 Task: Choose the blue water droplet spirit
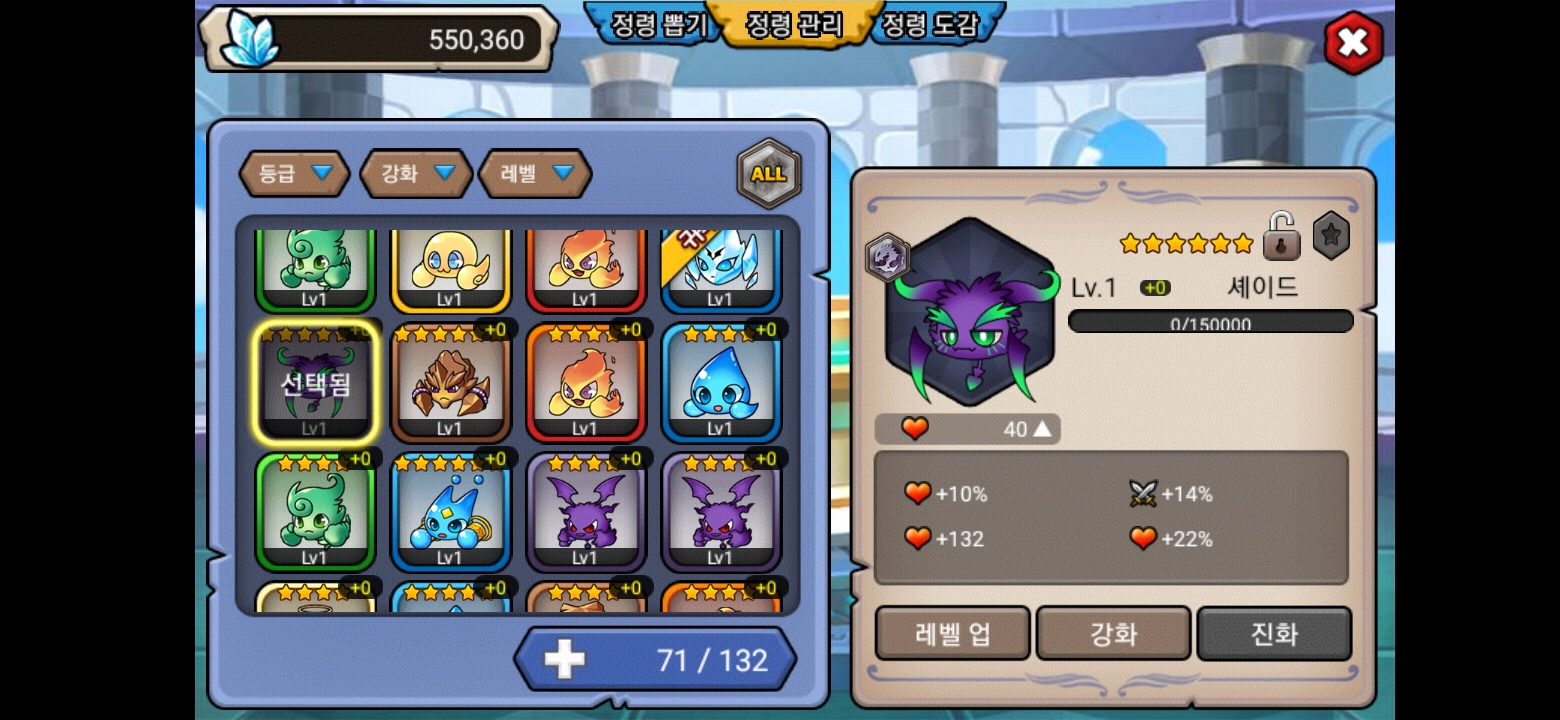click(720, 385)
